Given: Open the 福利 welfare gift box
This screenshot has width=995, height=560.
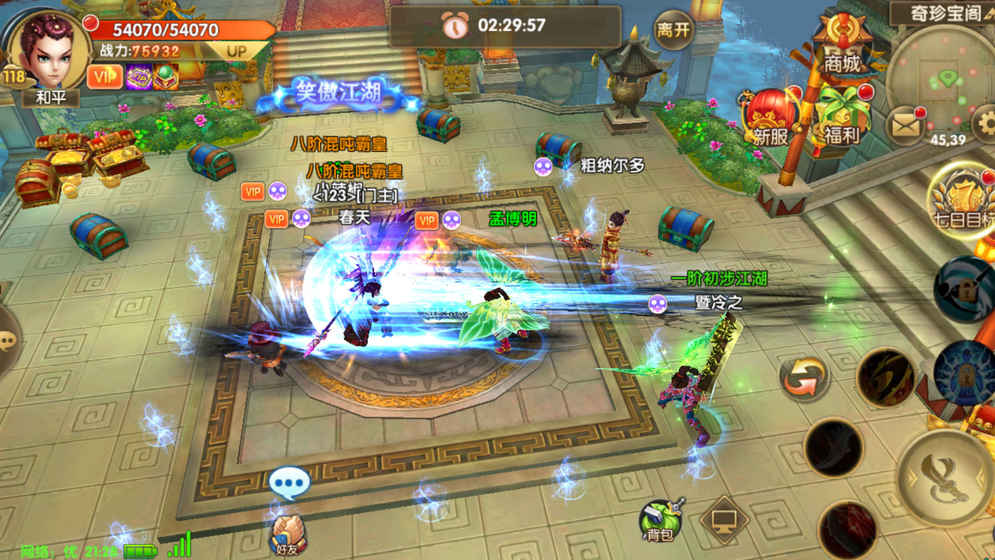Looking at the screenshot, I should pyautogui.click(x=840, y=117).
